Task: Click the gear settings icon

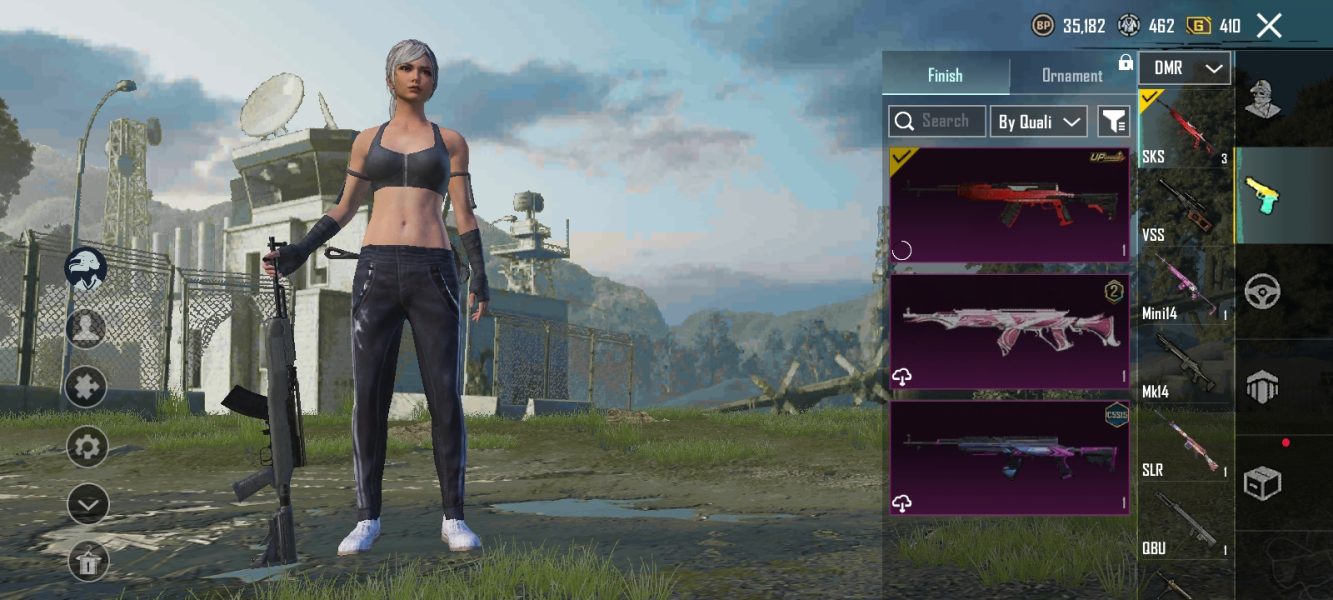Action: click(87, 446)
